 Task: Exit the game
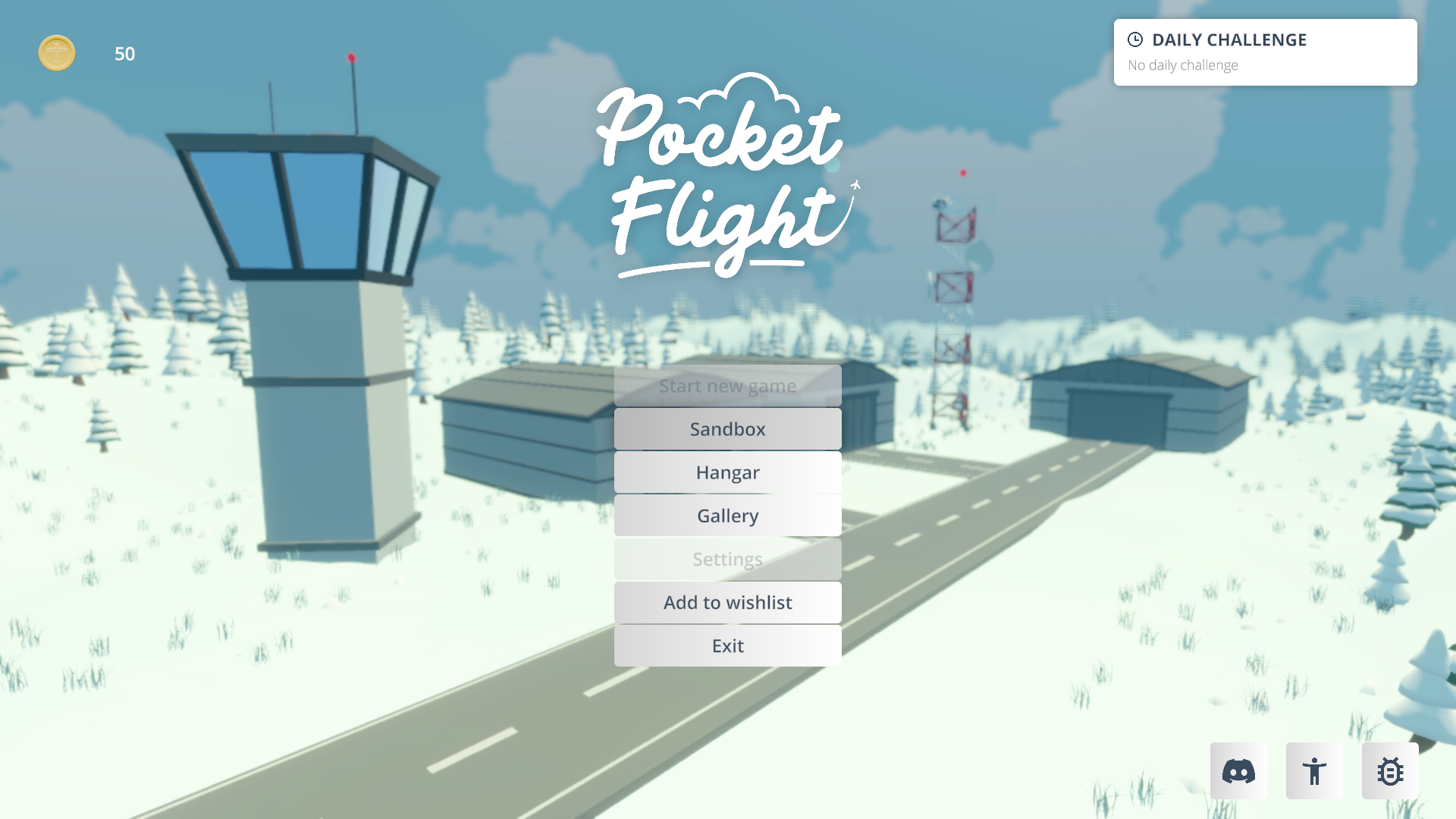coord(727,645)
